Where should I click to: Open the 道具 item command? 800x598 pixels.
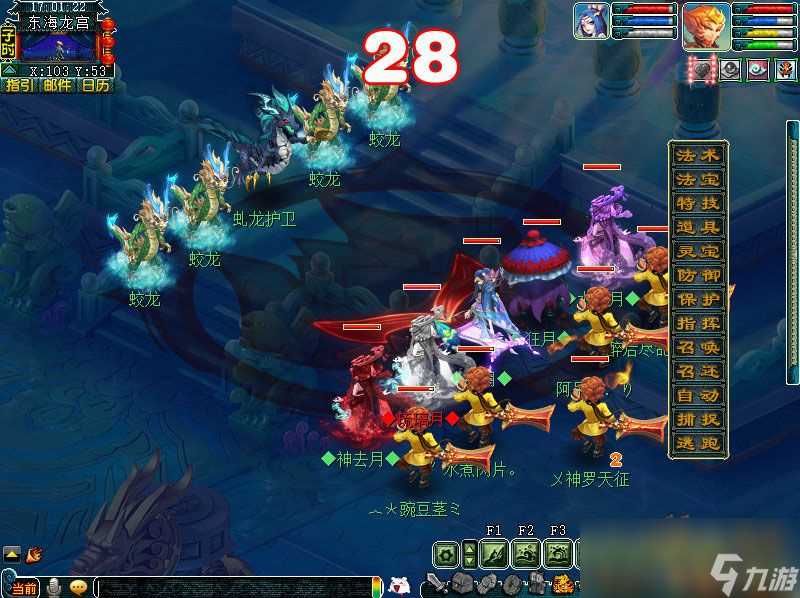pos(699,228)
